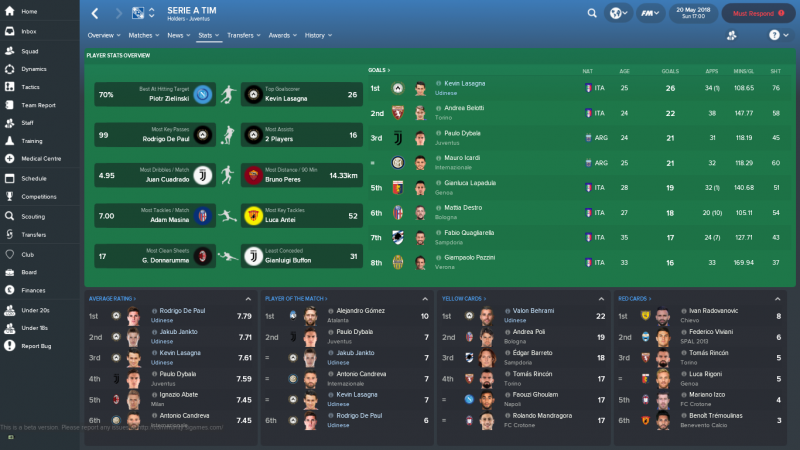Open the Matches dropdown tab

pyautogui.click(x=142, y=35)
